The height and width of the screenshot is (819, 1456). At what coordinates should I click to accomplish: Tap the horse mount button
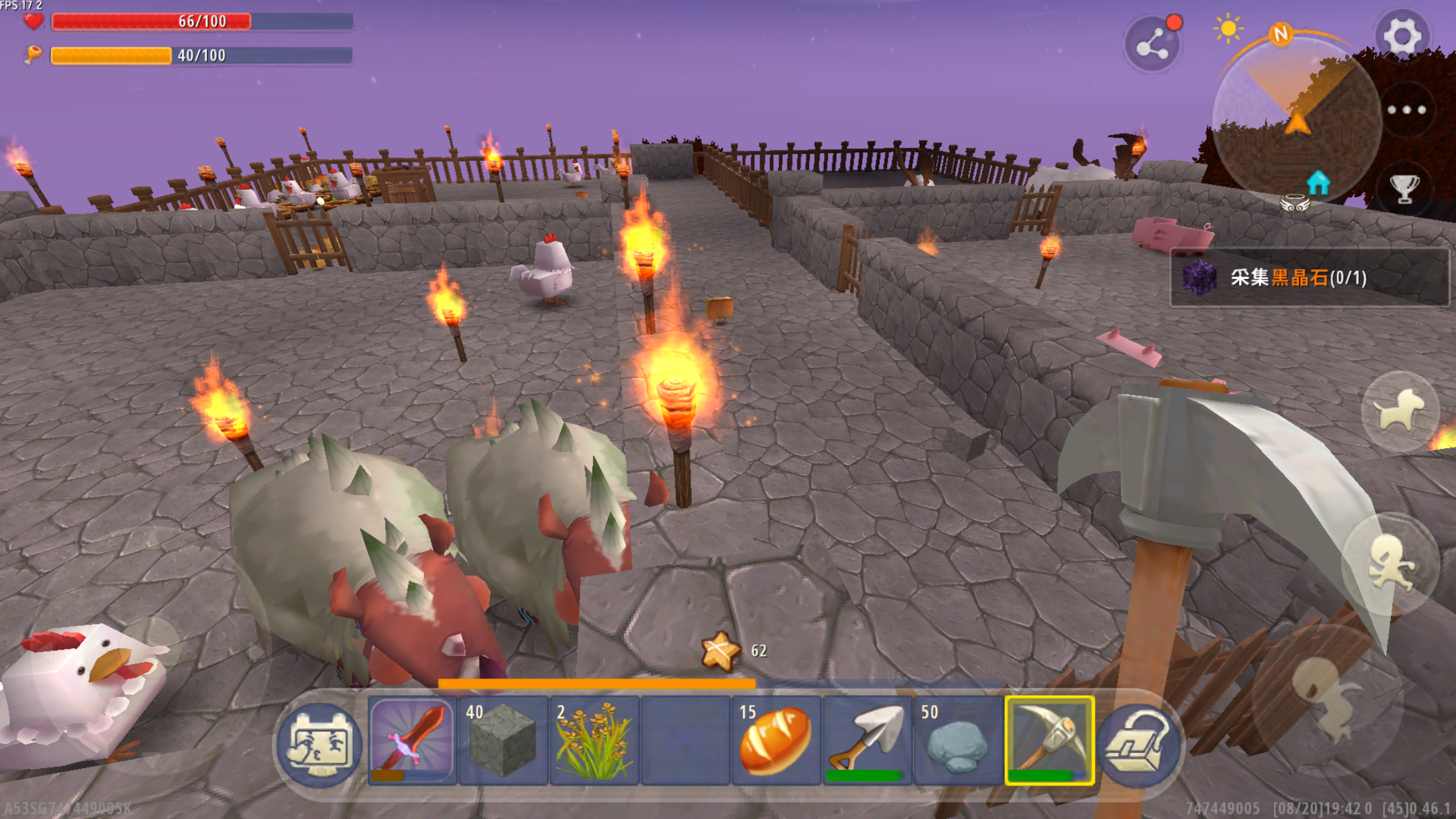[x=1400, y=411]
